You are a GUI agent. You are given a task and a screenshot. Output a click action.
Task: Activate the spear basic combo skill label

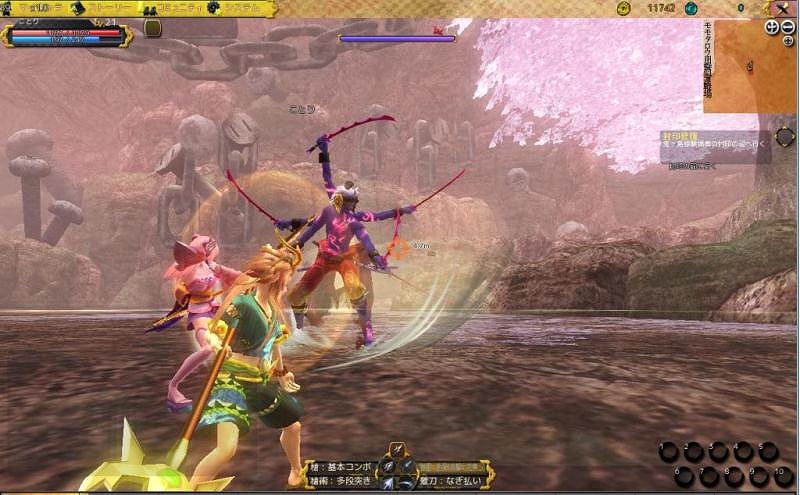click(x=340, y=466)
